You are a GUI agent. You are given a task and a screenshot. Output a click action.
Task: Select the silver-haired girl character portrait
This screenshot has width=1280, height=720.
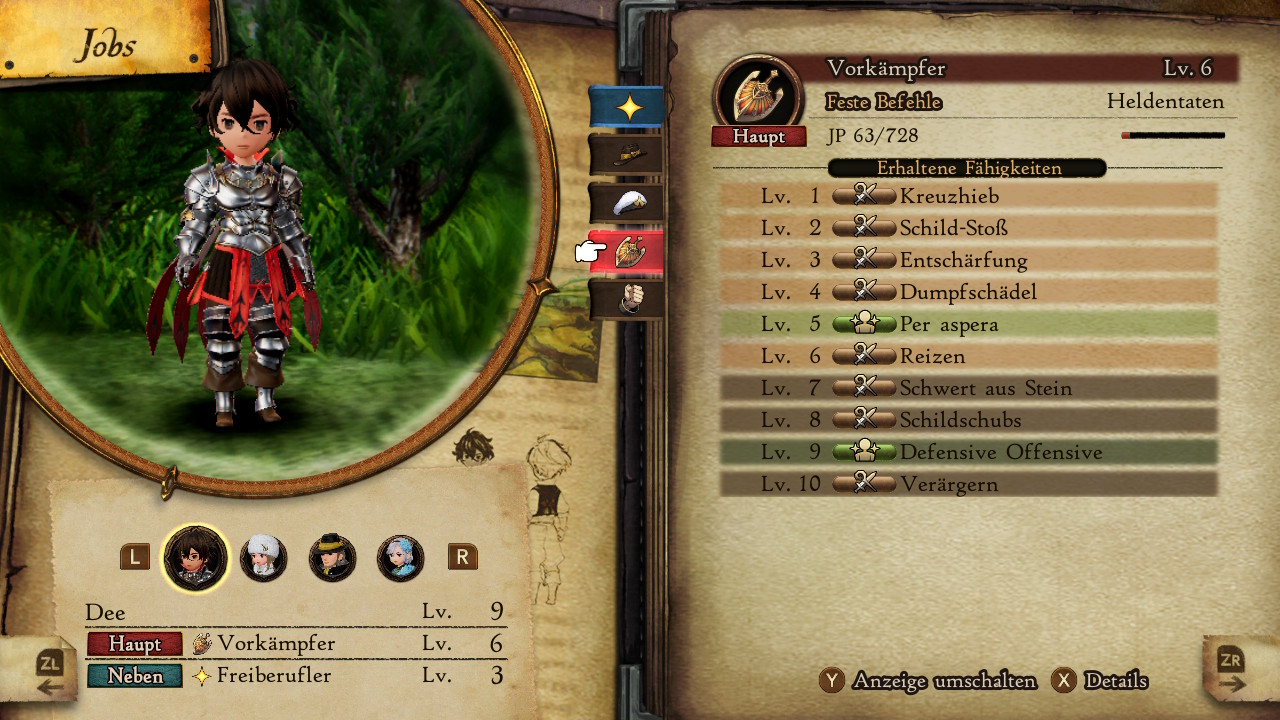tap(400, 558)
